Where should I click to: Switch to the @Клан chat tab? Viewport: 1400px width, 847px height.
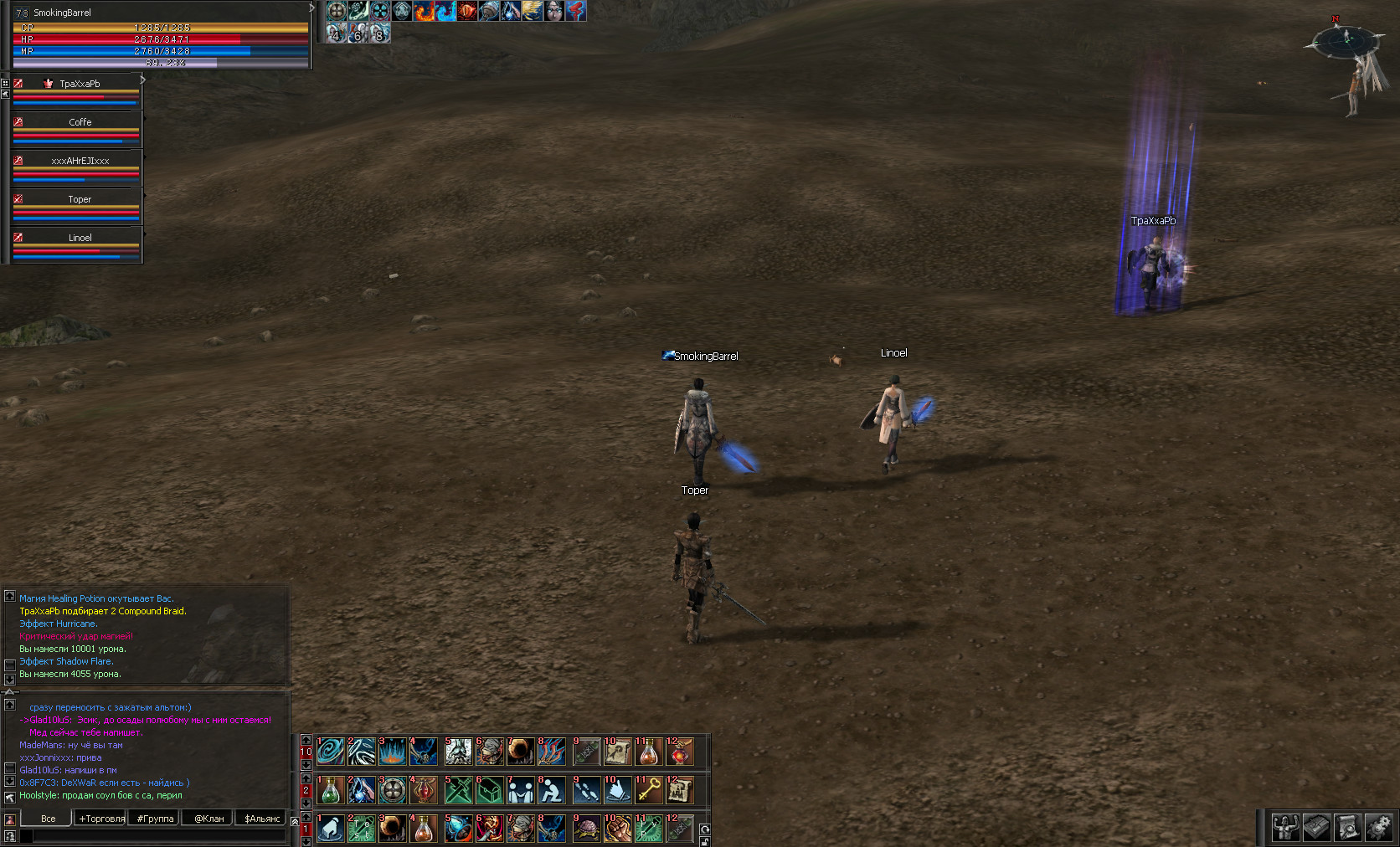[x=208, y=819]
